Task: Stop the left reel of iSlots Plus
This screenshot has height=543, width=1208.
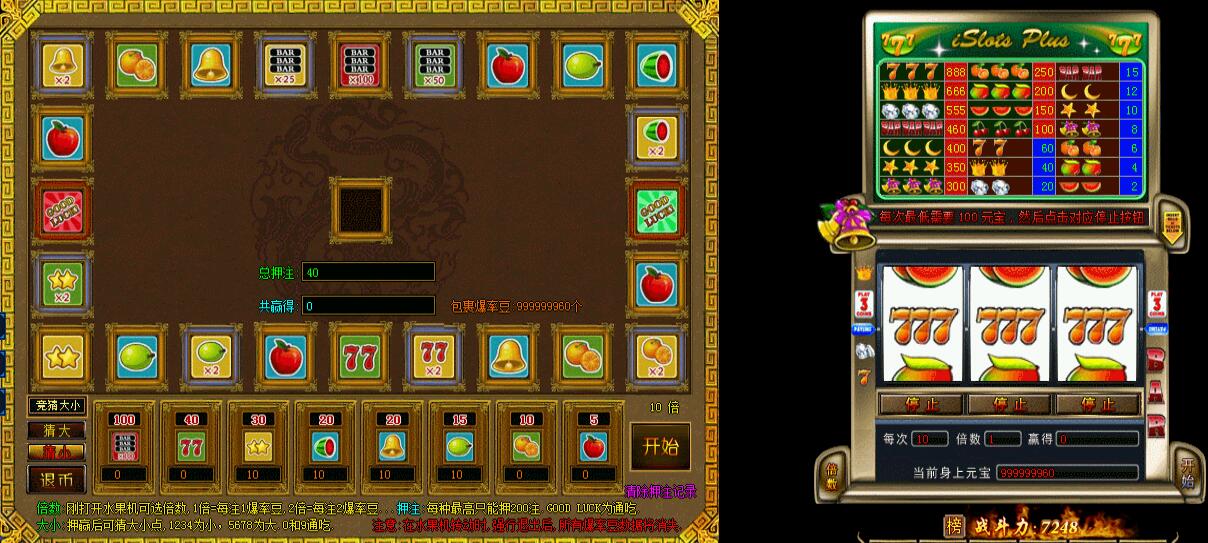Action: pos(920,405)
